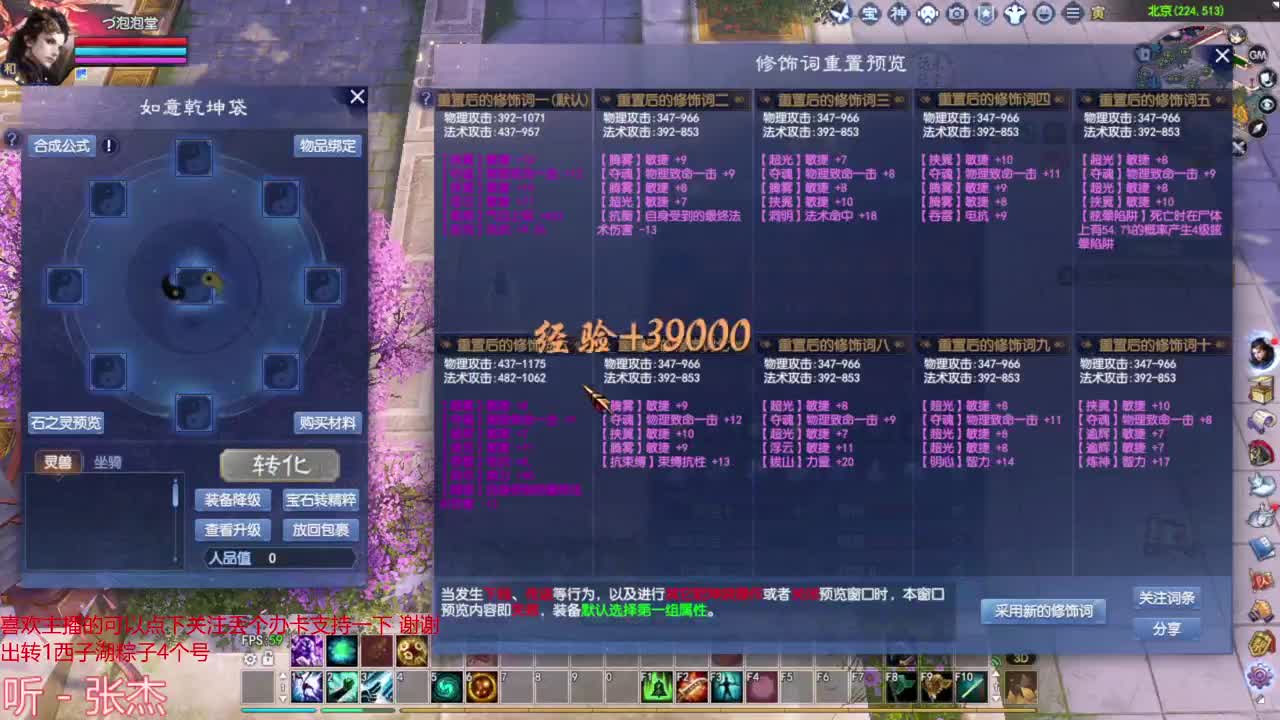This screenshot has width=1280, height=720.
Task: Toggle the hotbar settings gear
Action: [248, 659]
